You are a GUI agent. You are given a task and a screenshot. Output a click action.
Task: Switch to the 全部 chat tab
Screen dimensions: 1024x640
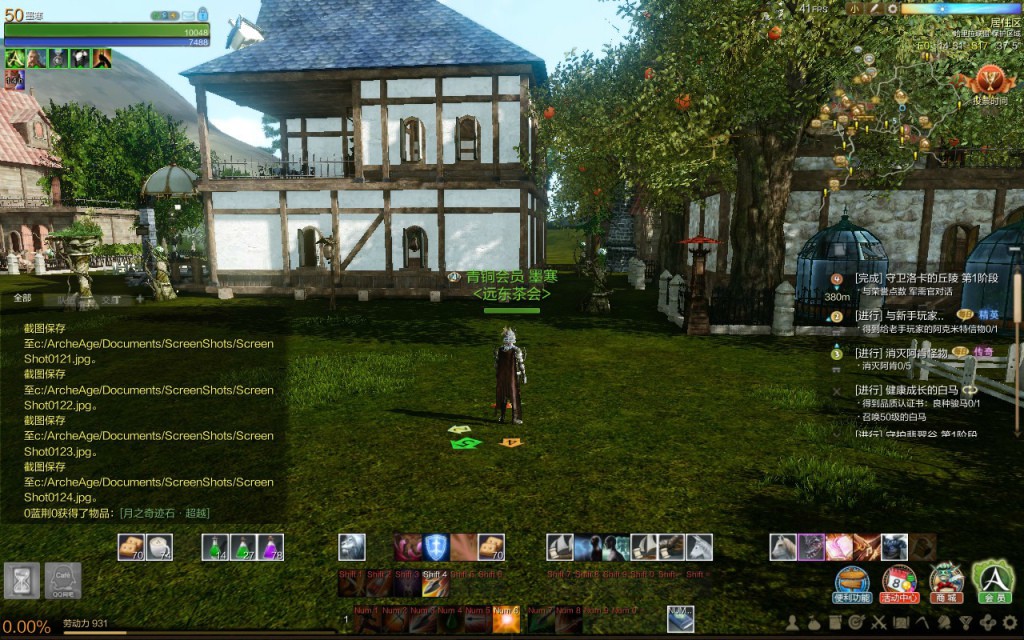tap(22, 298)
